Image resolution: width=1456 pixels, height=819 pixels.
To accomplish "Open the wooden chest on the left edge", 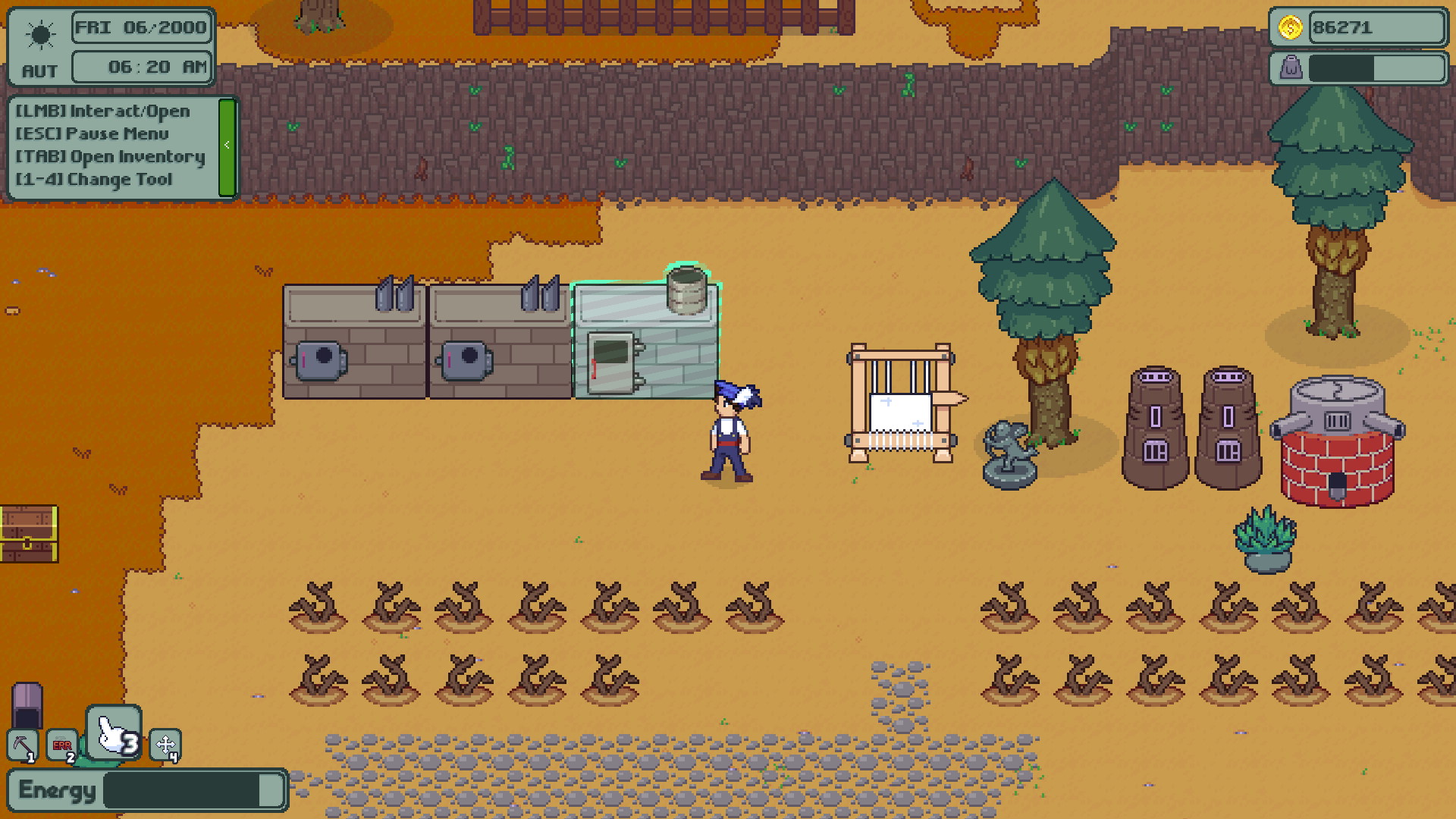I will click(x=29, y=535).
